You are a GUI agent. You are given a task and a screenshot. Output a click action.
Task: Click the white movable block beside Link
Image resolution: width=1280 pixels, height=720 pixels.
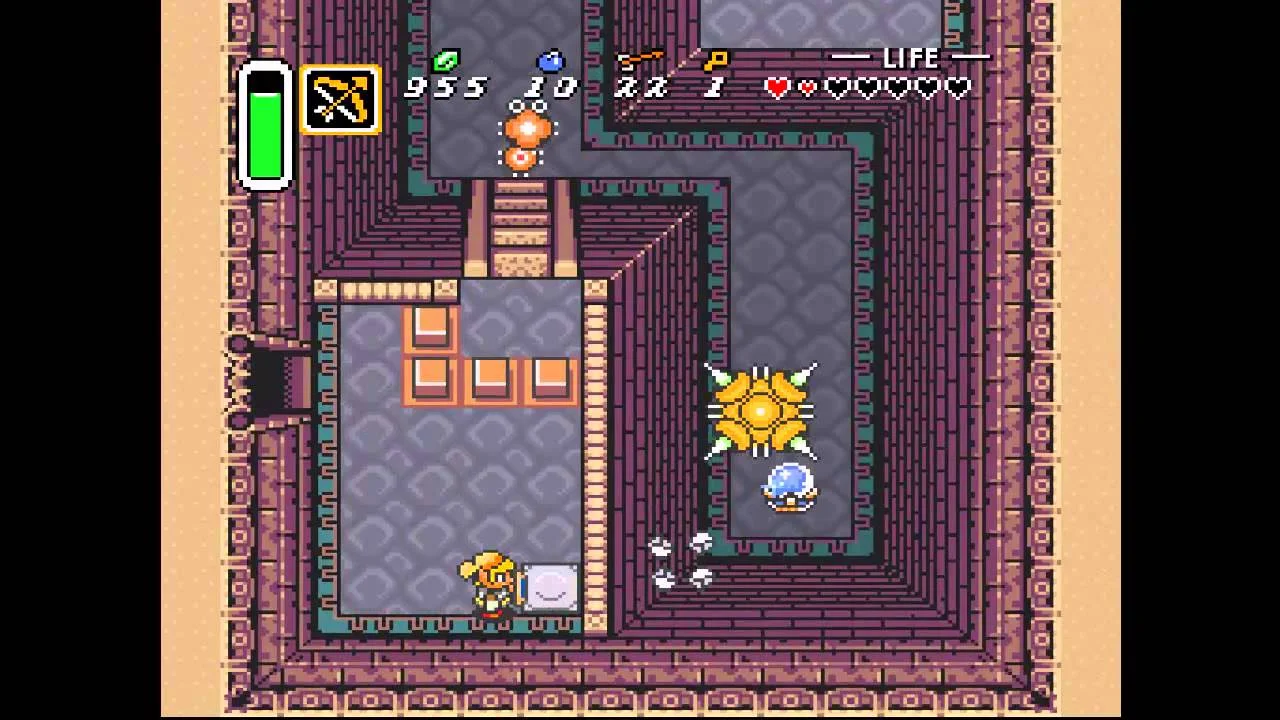click(x=550, y=588)
